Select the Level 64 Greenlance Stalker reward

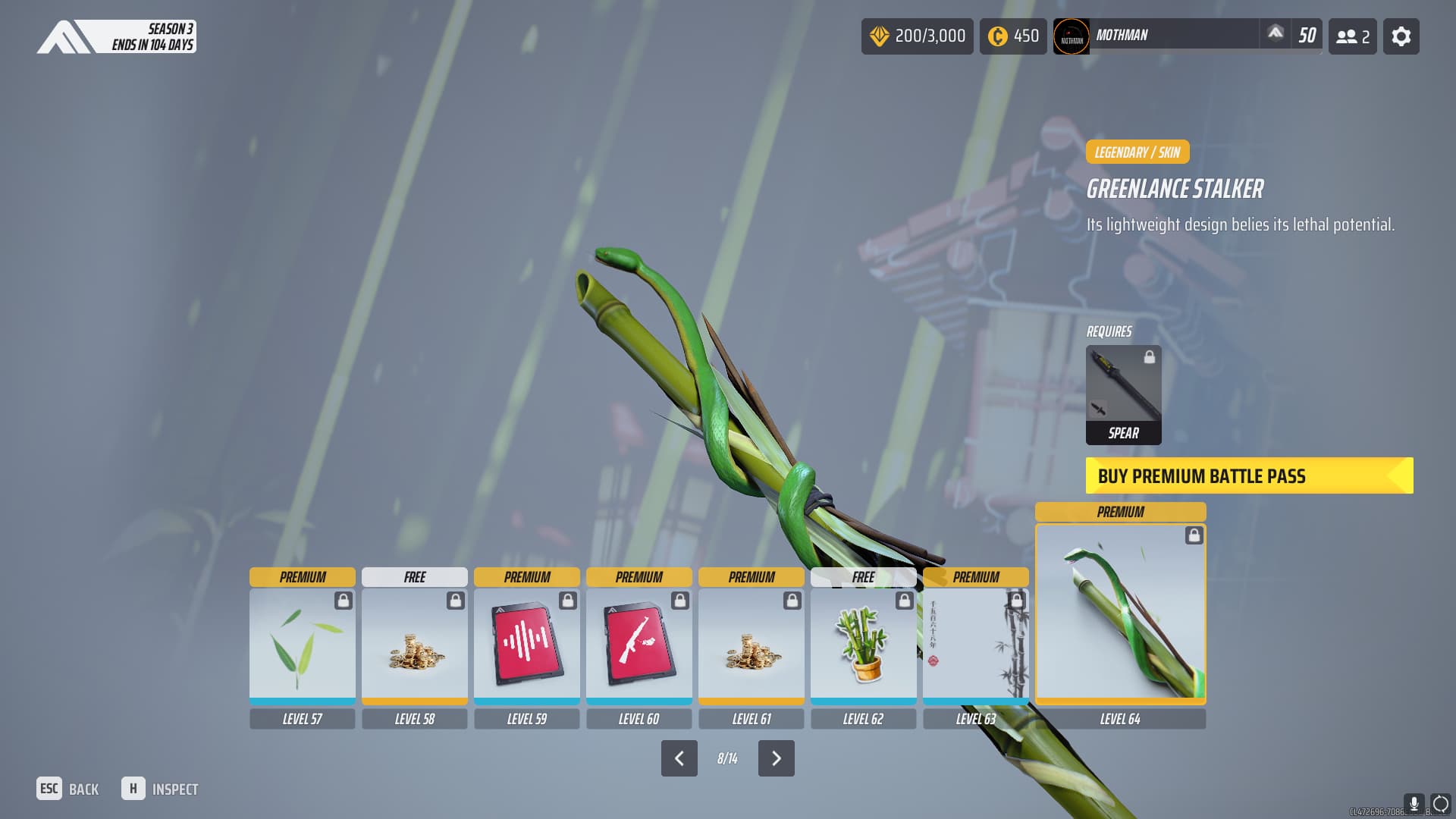click(x=1120, y=613)
